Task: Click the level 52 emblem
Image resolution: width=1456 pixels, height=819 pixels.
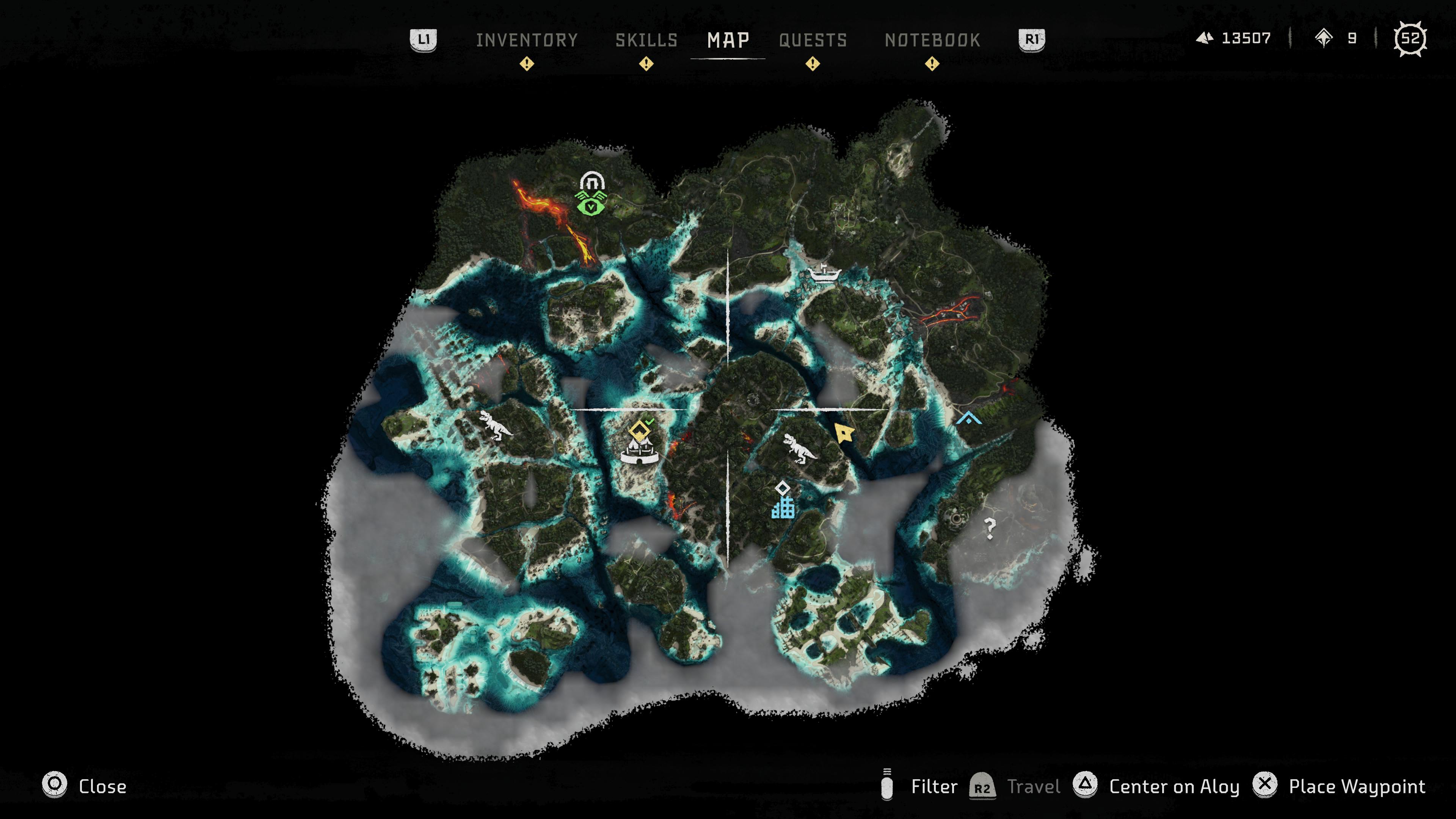Action: click(1411, 38)
